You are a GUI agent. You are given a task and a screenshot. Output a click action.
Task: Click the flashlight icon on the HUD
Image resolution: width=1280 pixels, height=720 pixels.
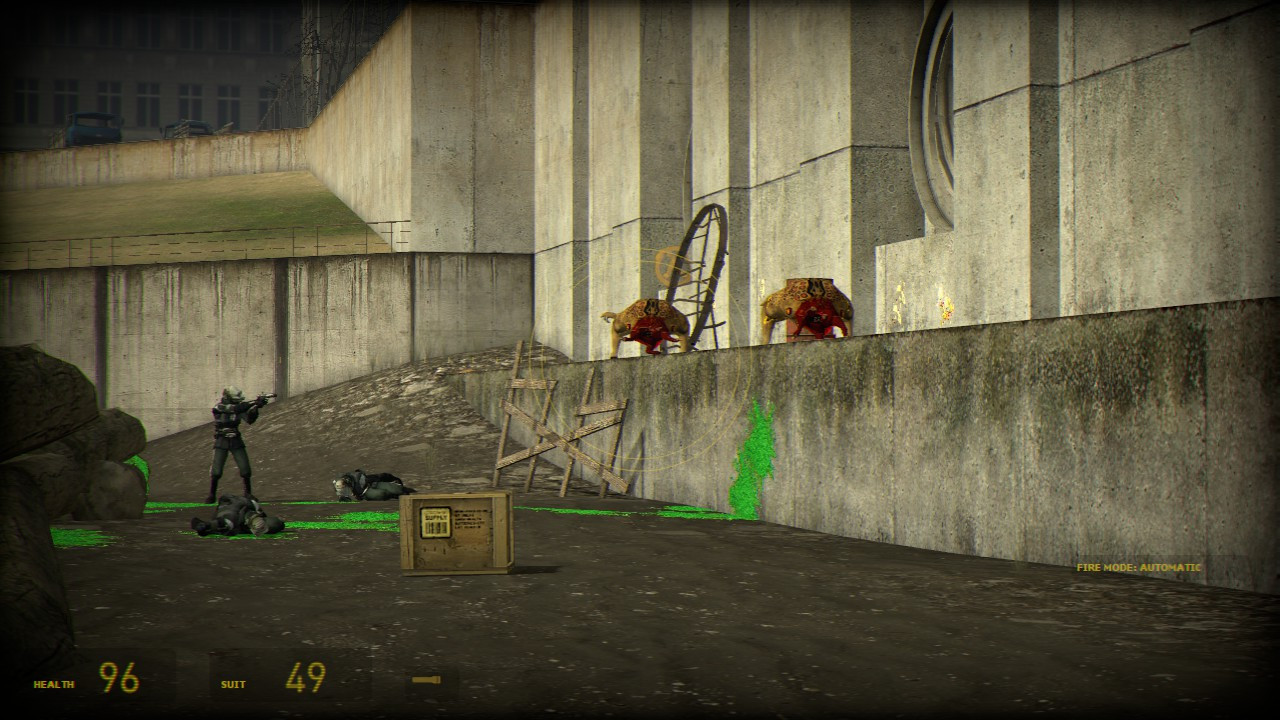[426, 679]
